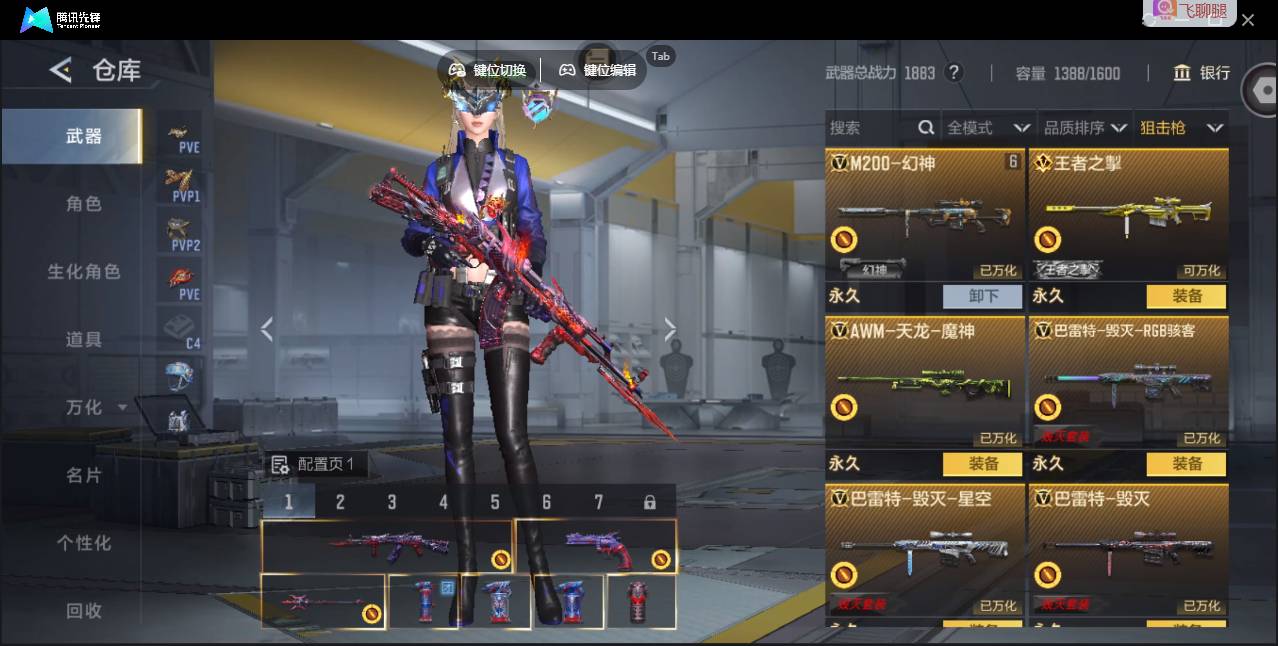Select the 巴雷特-毁灭-星空 weapon card
Image resolution: width=1278 pixels, height=646 pixels.
tap(925, 550)
